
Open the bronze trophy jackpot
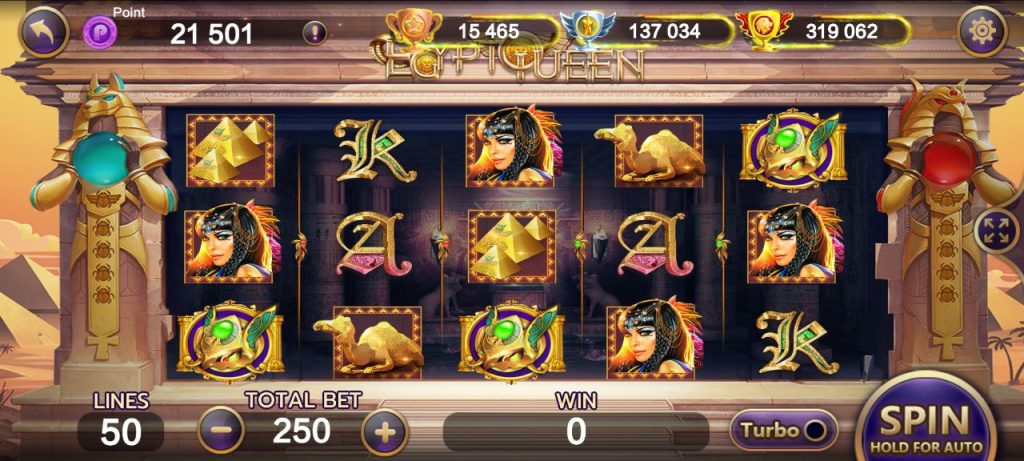coord(412,29)
